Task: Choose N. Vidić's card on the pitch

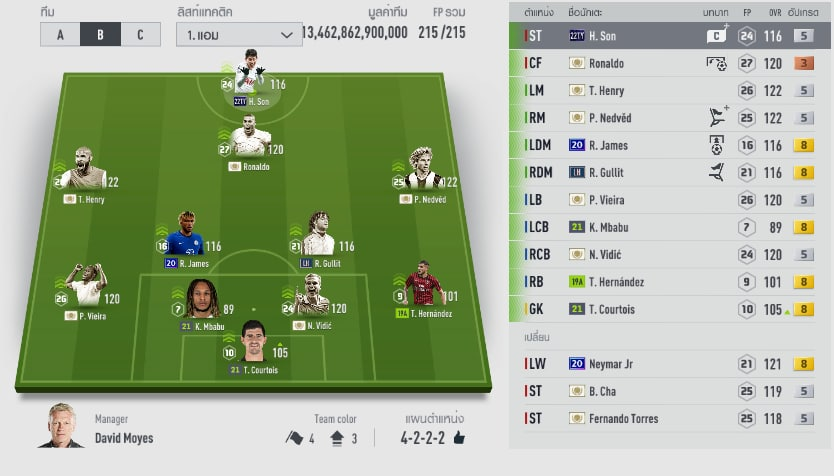Action: [x=316, y=300]
